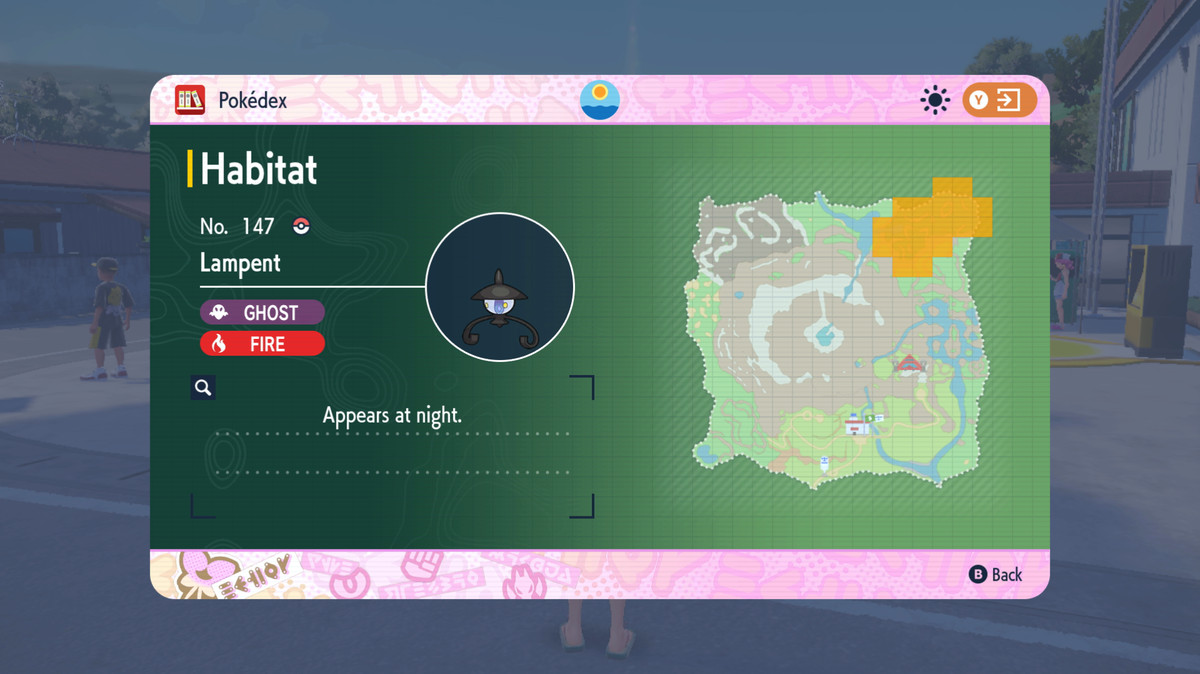Choose the Fire type badge

(x=262, y=344)
